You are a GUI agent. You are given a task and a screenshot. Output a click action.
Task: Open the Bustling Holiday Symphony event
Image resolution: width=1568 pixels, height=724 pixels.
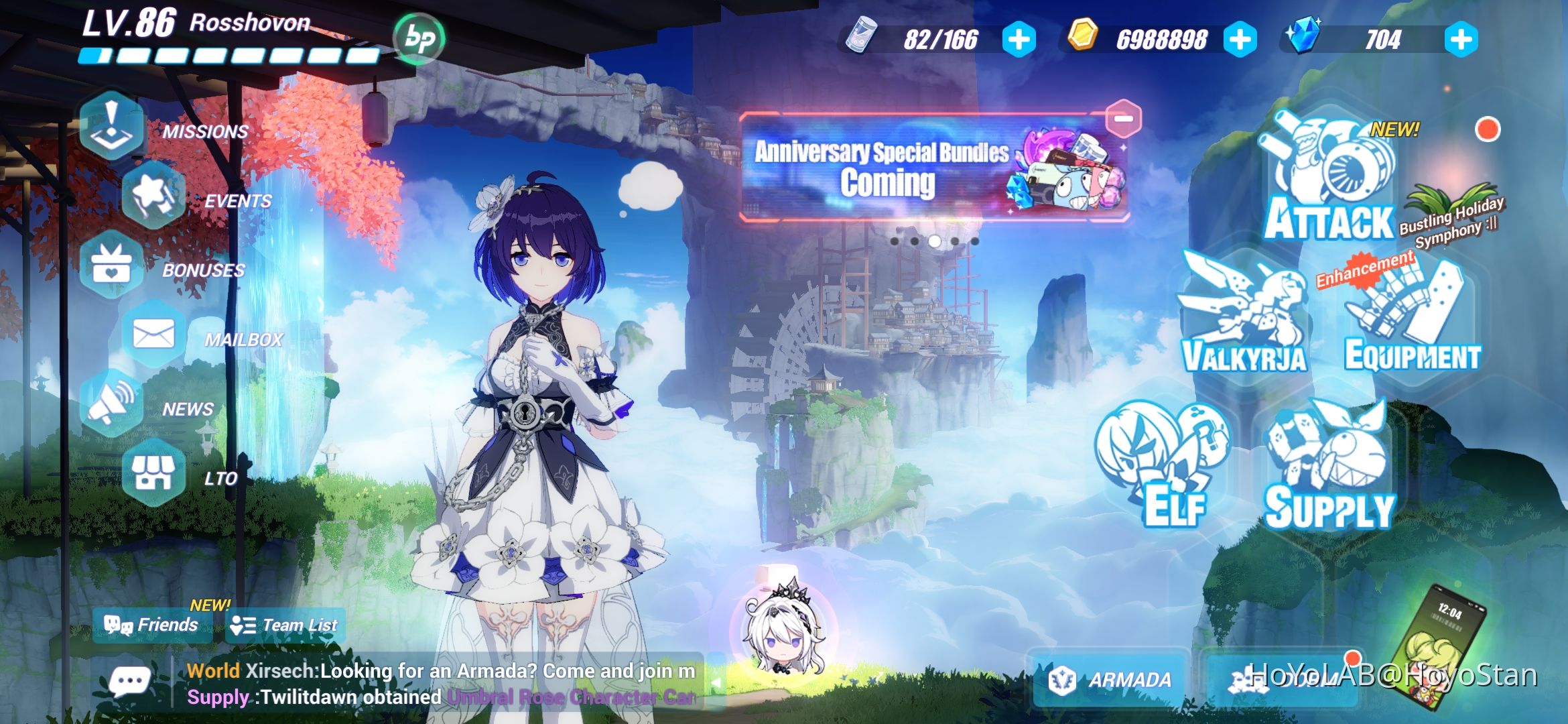pyautogui.click(x=1451, y=221)
